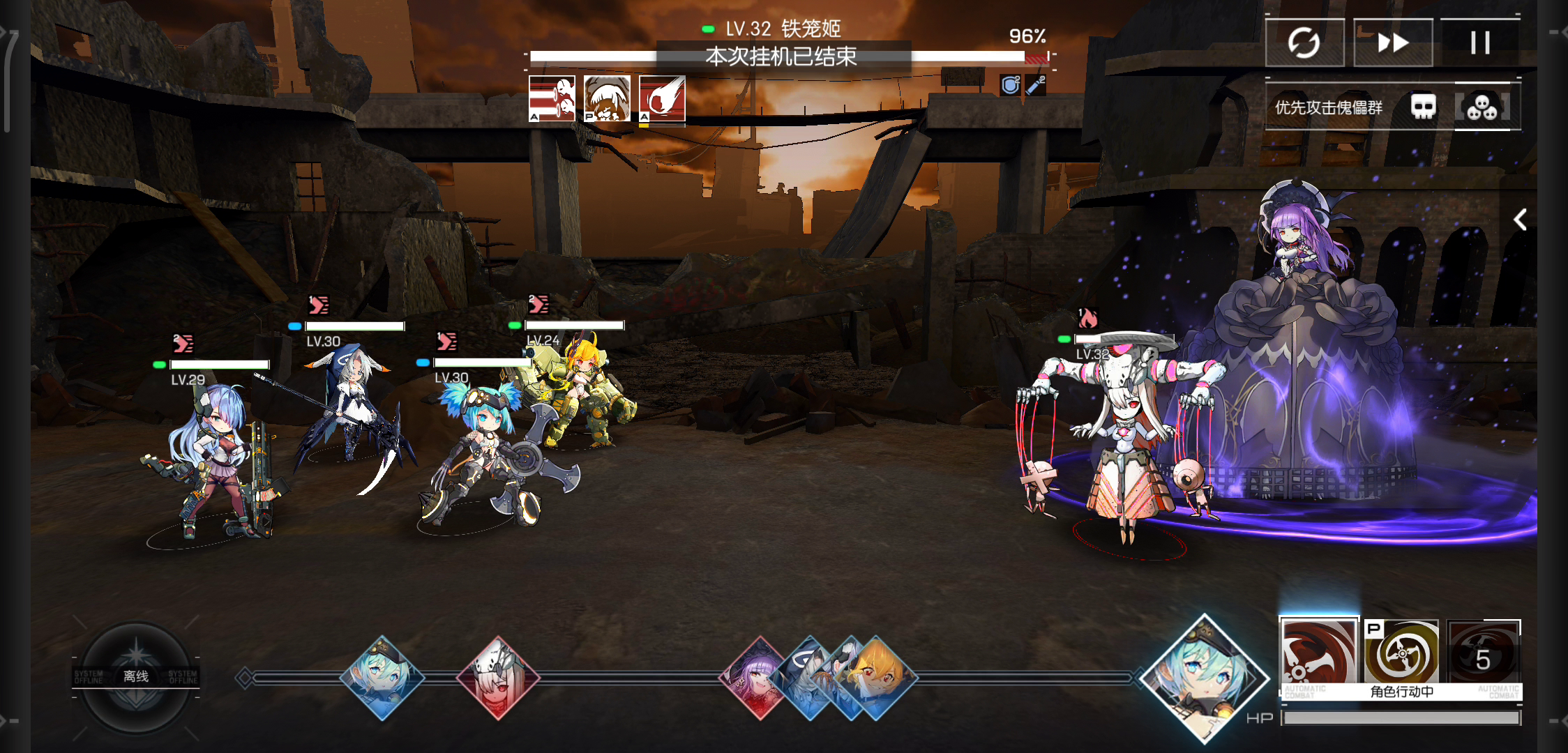Select the white-haired enemy portrait on turn timeline

pyautogui.click(x=498, y=677)
